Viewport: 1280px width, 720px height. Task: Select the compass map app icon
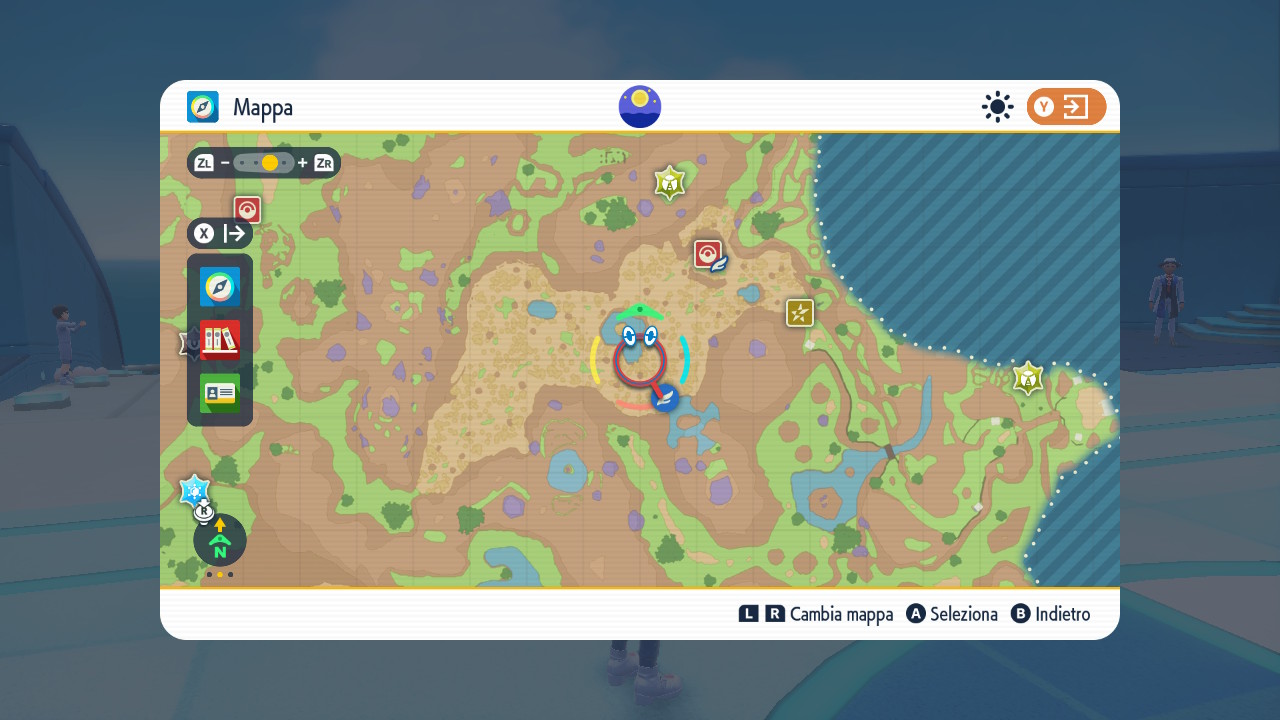tap(220, 287)
